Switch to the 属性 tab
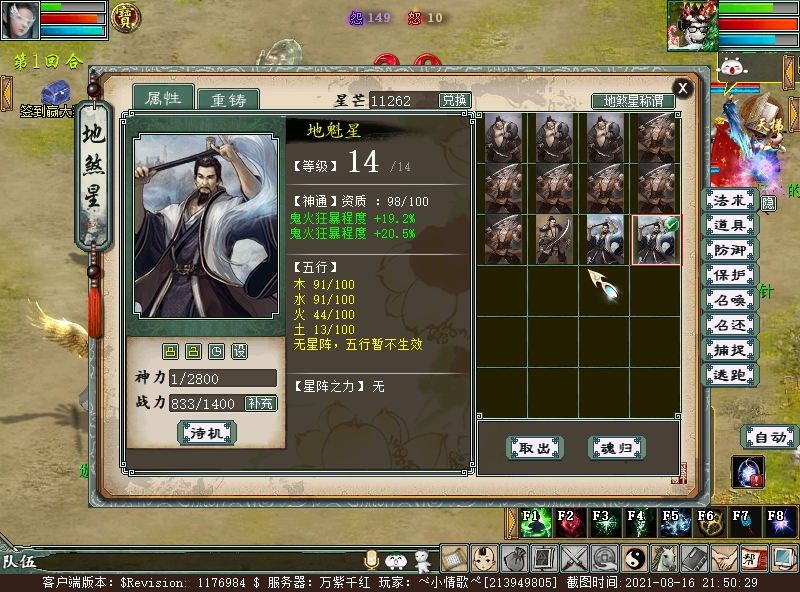The width and height of the screenshot is (800, 592). pos(162,98)
